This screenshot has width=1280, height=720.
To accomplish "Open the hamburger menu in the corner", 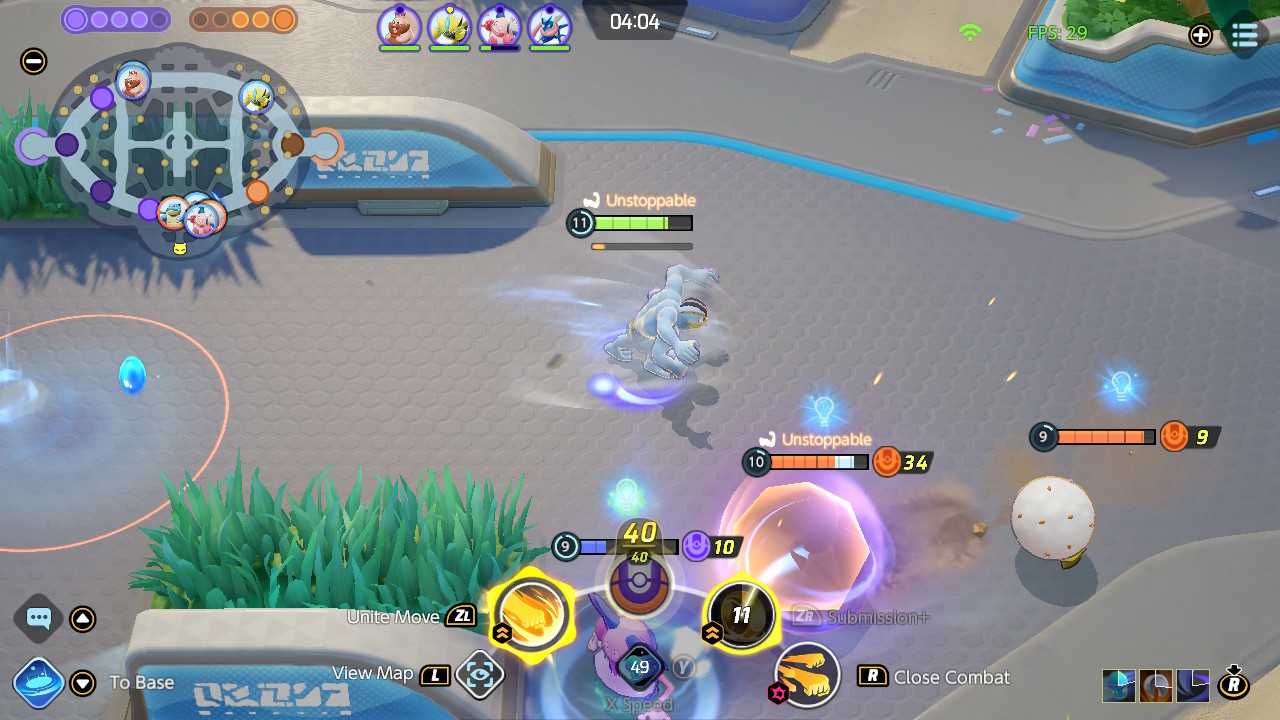I will pos(1244,36).
